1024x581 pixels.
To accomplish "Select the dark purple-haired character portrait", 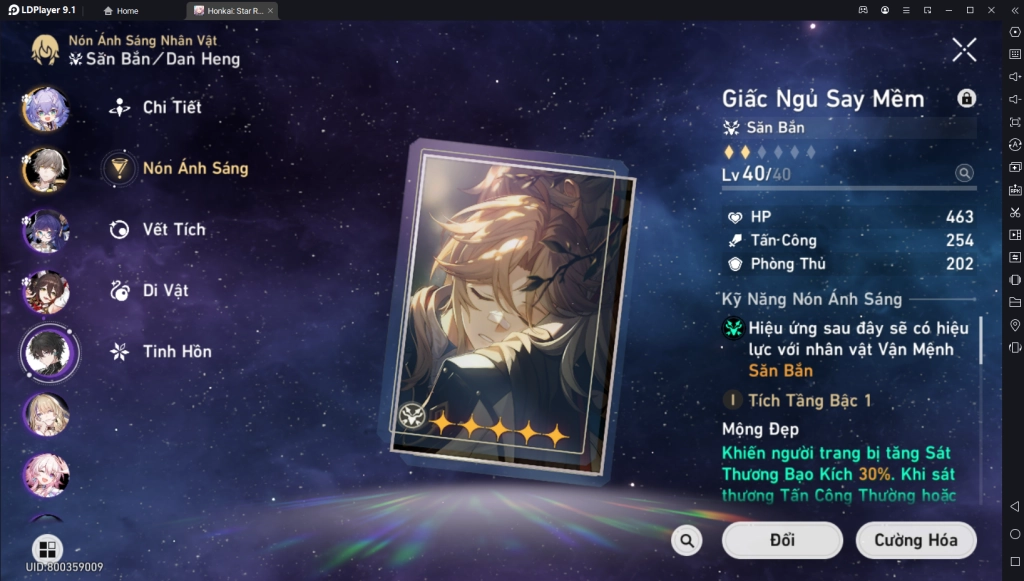I will coord(46,231).
